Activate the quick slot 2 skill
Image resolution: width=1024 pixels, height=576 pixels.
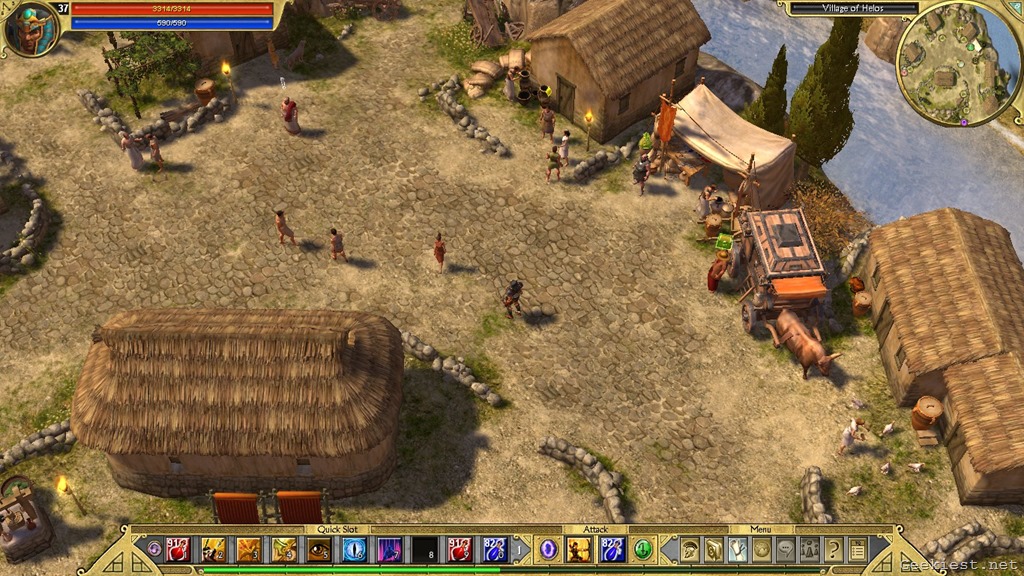pos(213,549)
